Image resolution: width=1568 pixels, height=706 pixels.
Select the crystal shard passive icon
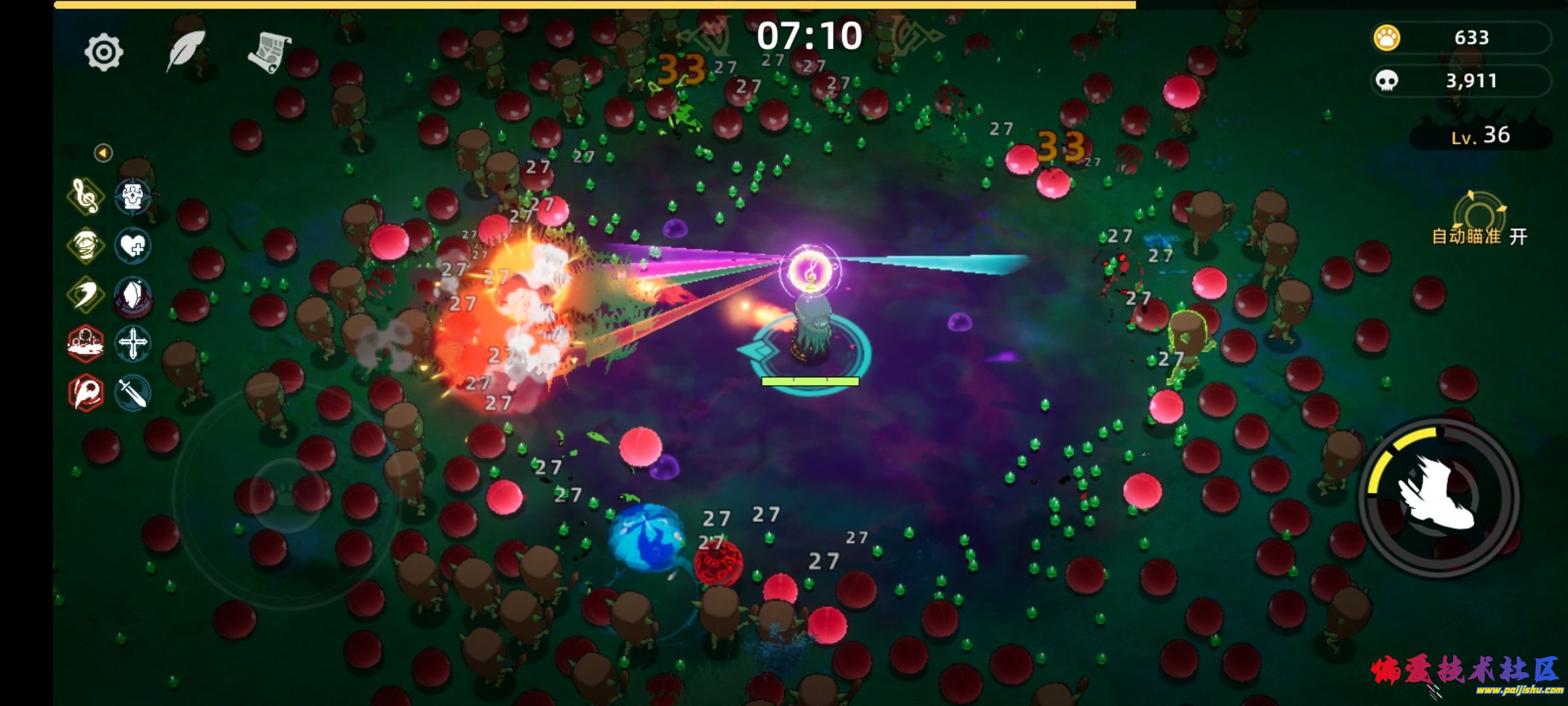click(x=133, y=295)
